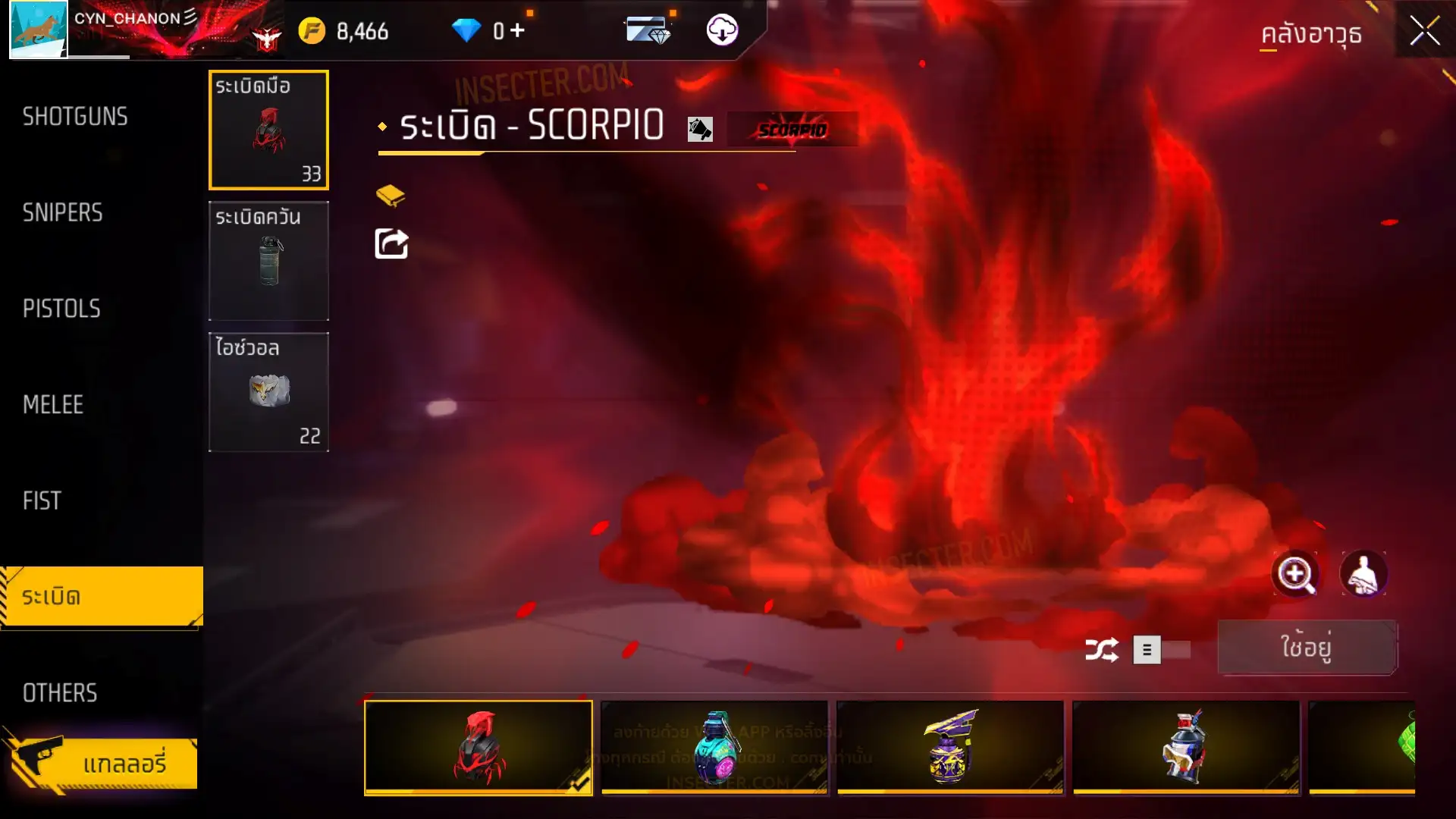Add diamonds with the plus button
Screen dimensions: 1456x819
[x=517, y=30]
